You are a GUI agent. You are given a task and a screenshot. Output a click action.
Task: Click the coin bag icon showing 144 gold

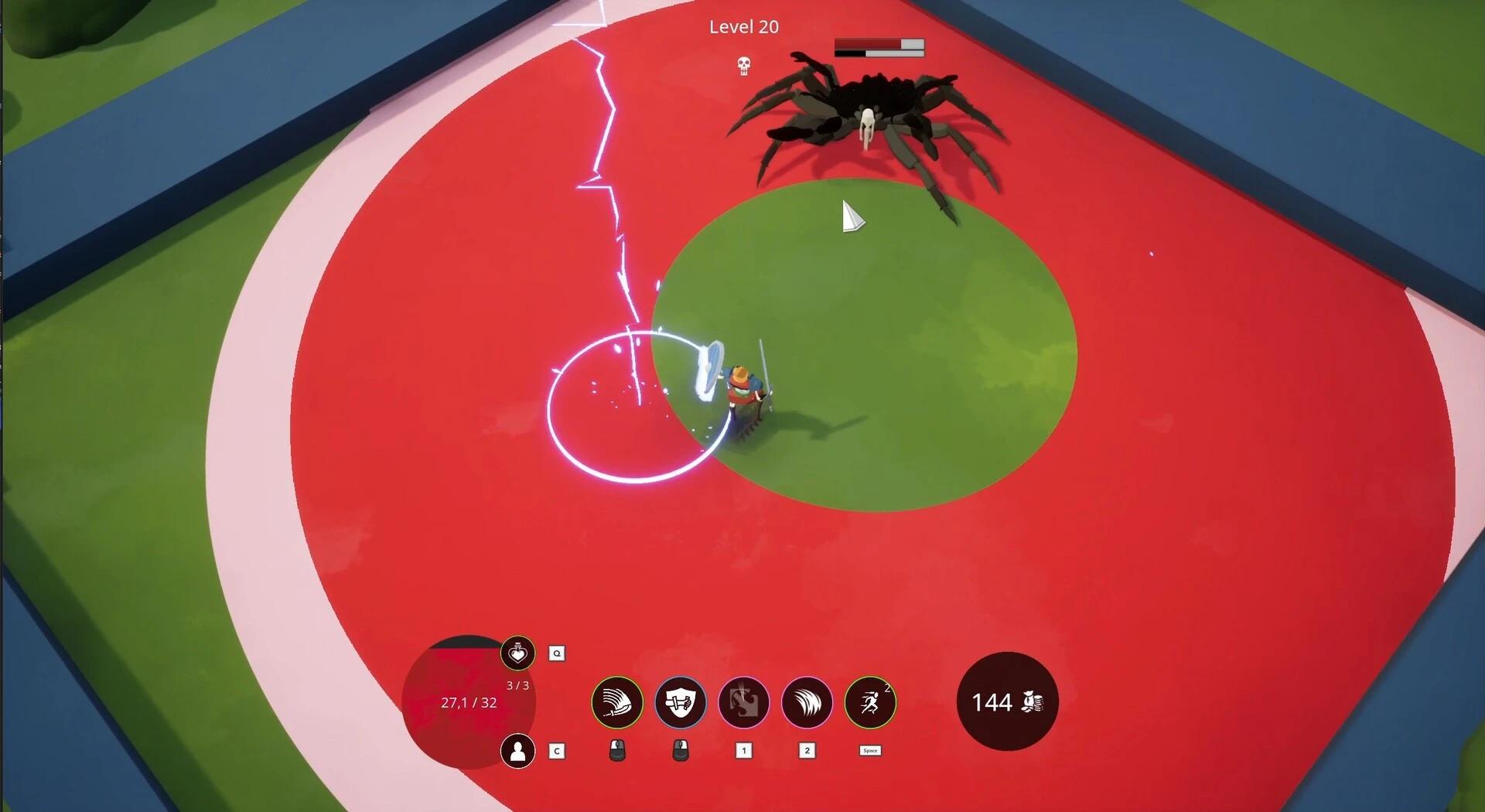click(x=1005, y=702)
